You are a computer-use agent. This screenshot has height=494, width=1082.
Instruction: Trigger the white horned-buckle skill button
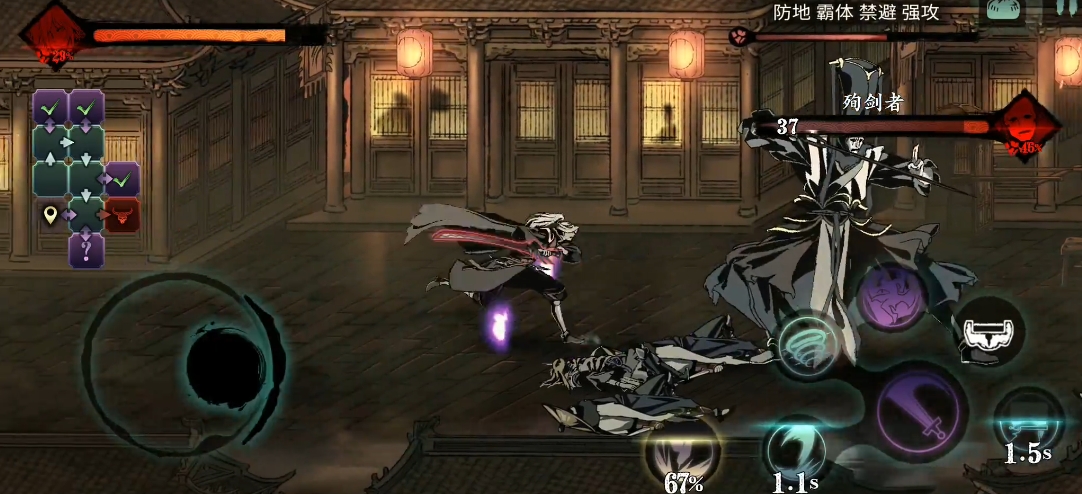pos(988,331)
